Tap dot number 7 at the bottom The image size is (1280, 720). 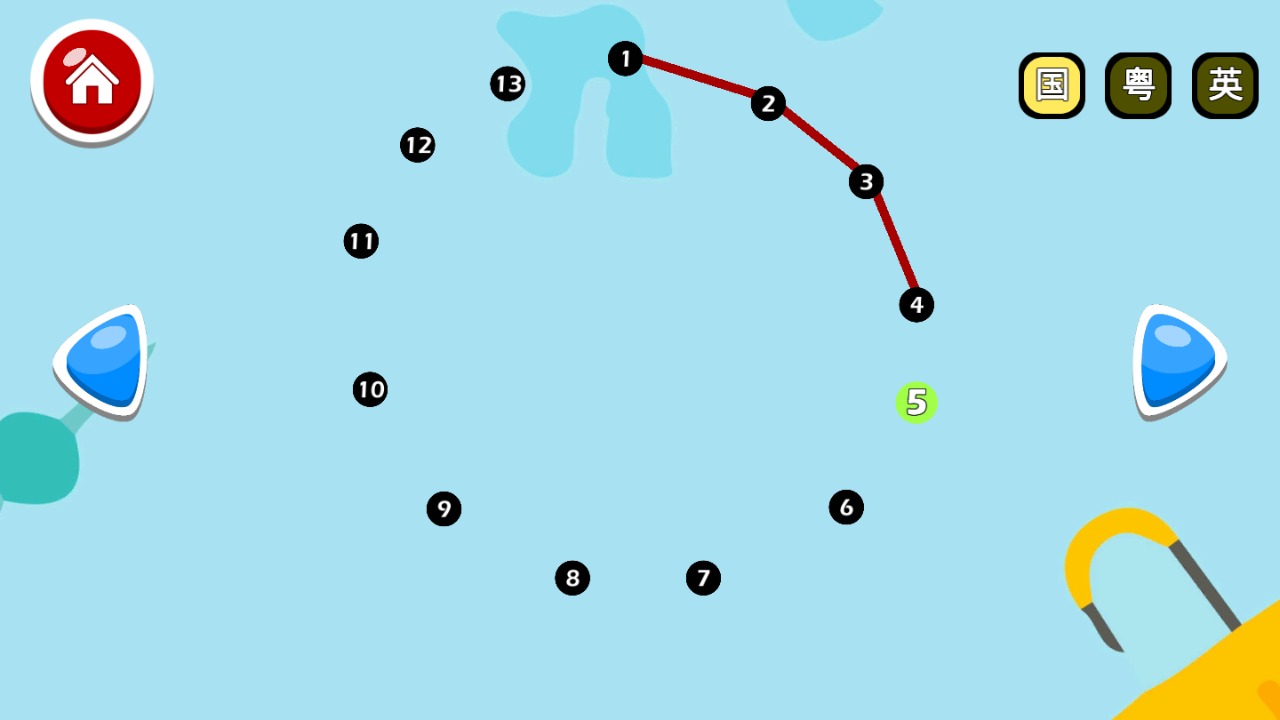point(703,577)
